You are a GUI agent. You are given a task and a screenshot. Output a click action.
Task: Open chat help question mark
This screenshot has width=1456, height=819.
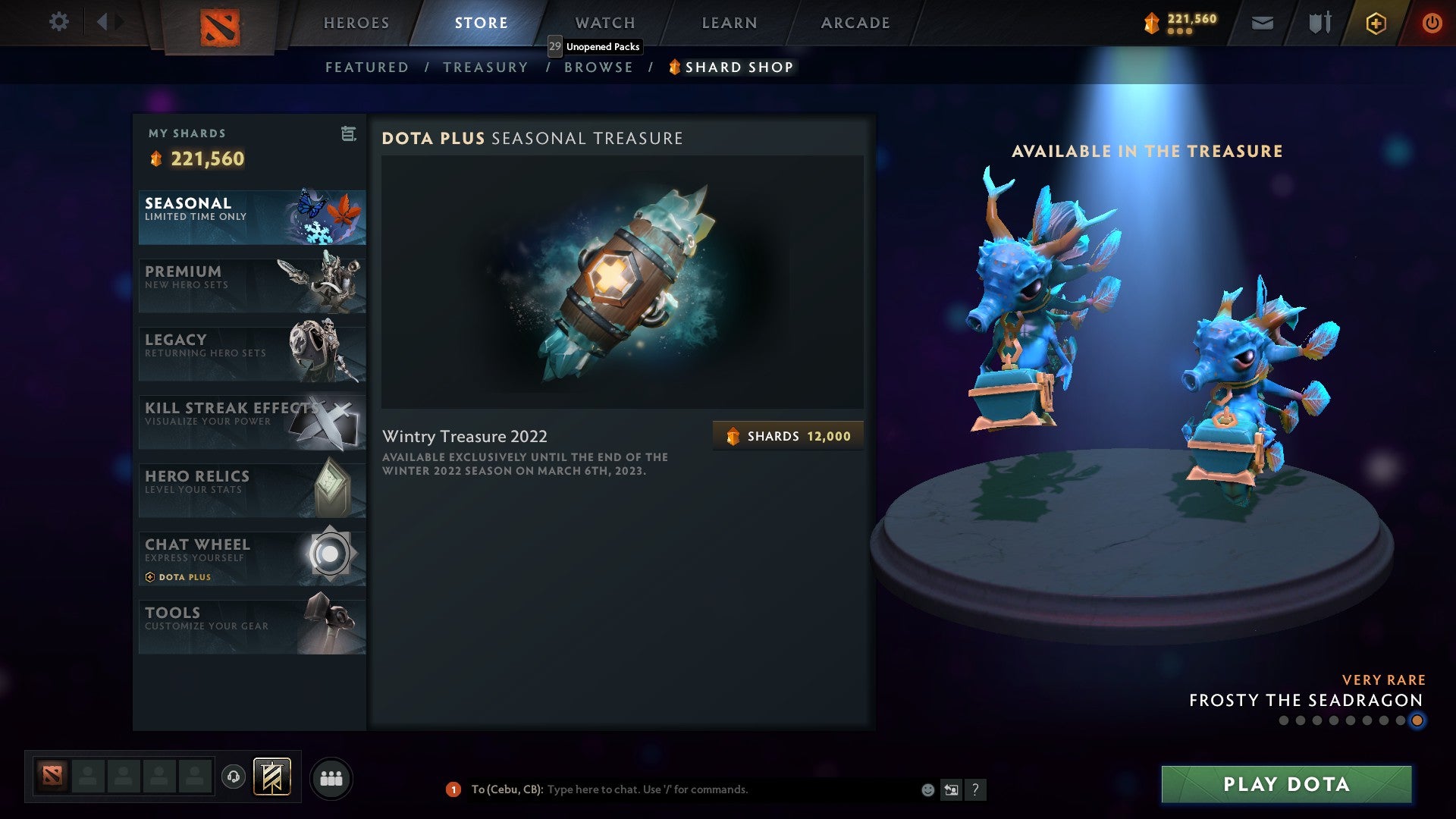[x=976, y=789]
